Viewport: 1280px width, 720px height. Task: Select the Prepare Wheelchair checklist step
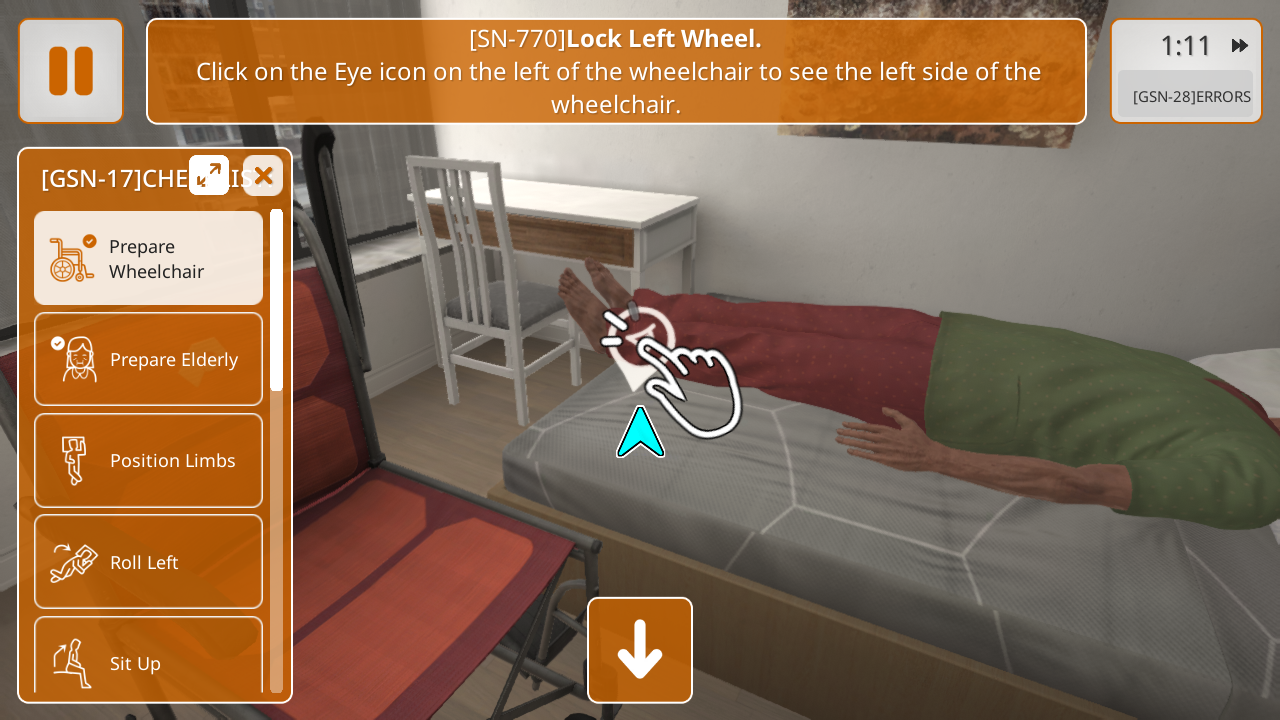149,258
